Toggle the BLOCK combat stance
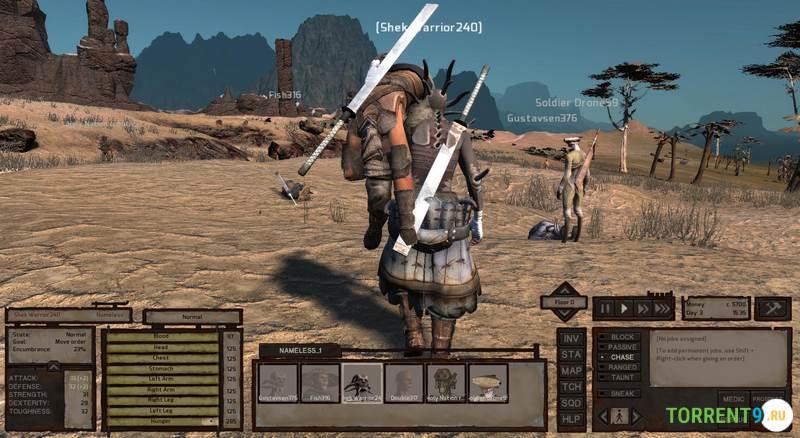Viewport: 800px width, 438px height. pos(621,337)
